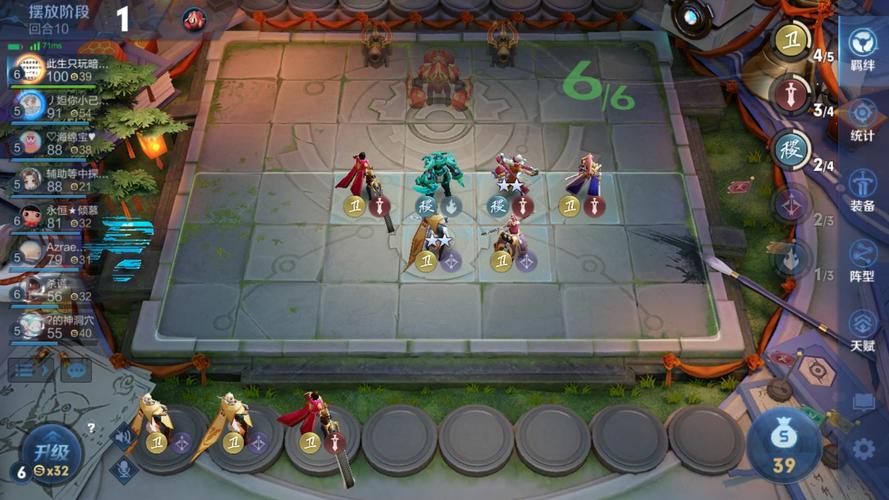Select player 永恒★倾慕 in the ranking list
This screenshot has width=889, height=500.
(x=60, y=216)
